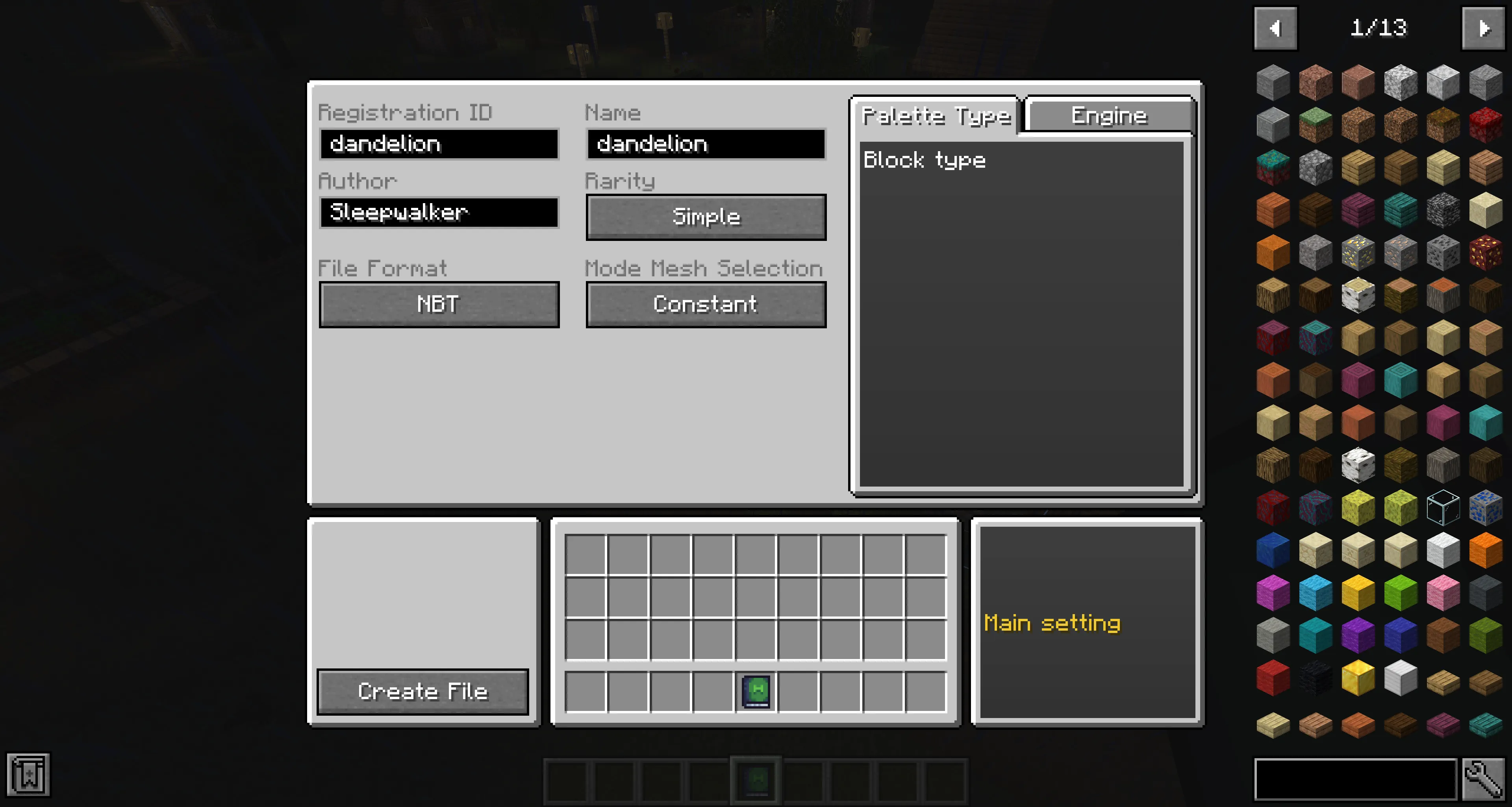Cycle Mode Mesh Selection from Constant
1512x807 pixels.
(706, 304)
